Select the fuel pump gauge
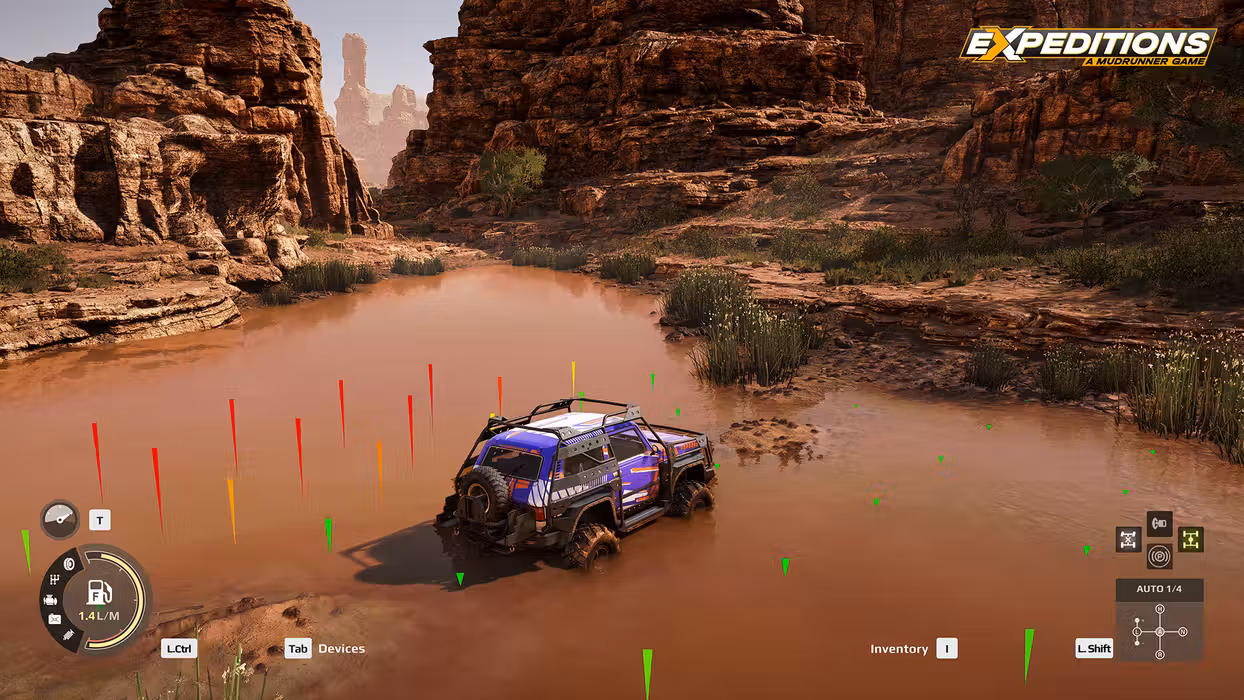This screenshot has height=700, width=1244. [100, 593]
